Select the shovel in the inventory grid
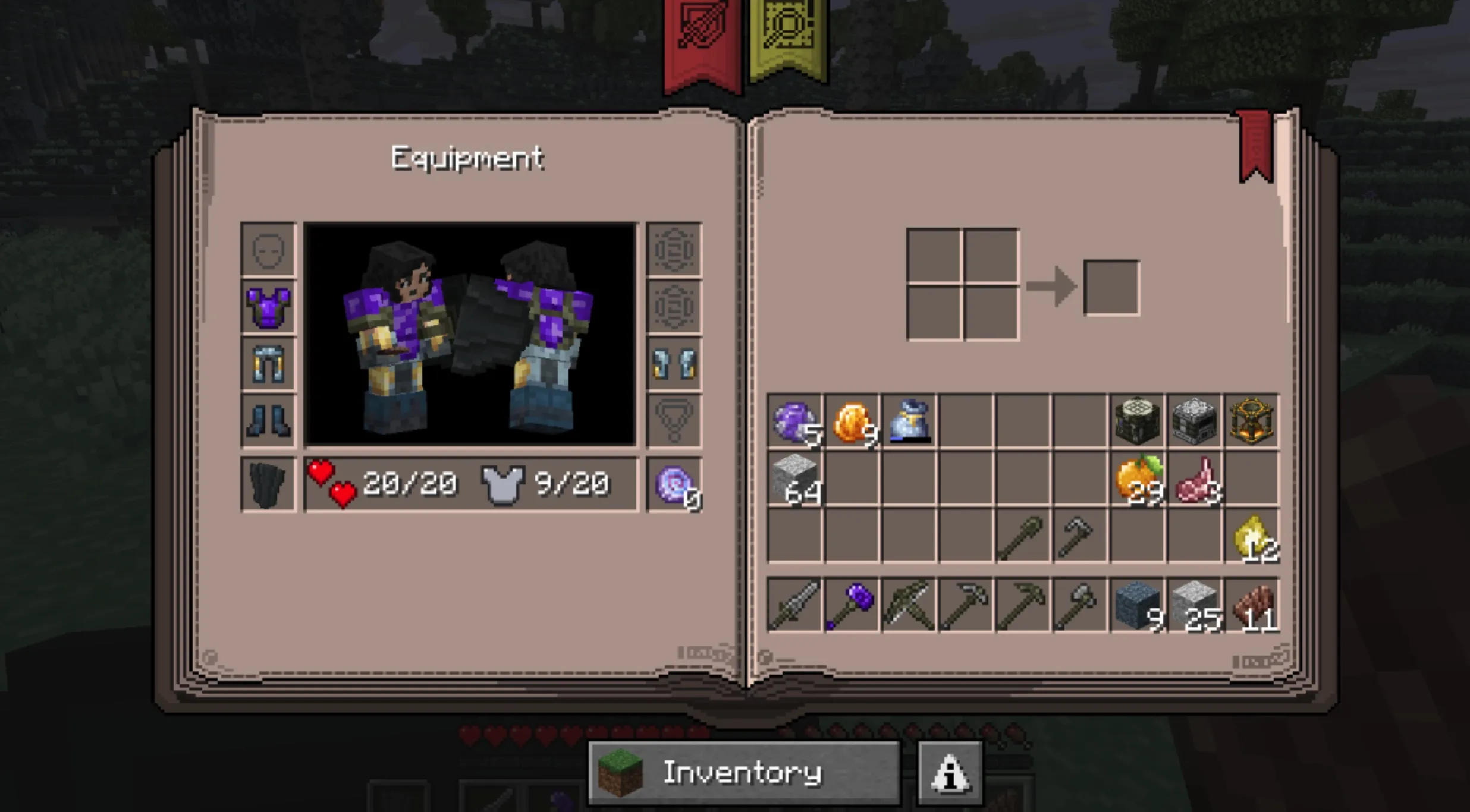 pyautogui.click(x=1023, y=536)
